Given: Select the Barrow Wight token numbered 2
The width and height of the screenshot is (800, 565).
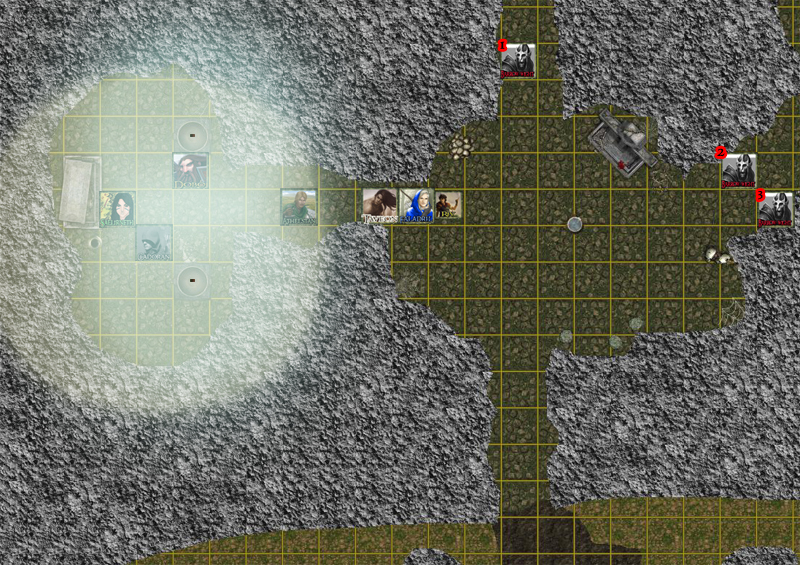Looking at the screenshot, I should tap(738, 171).
